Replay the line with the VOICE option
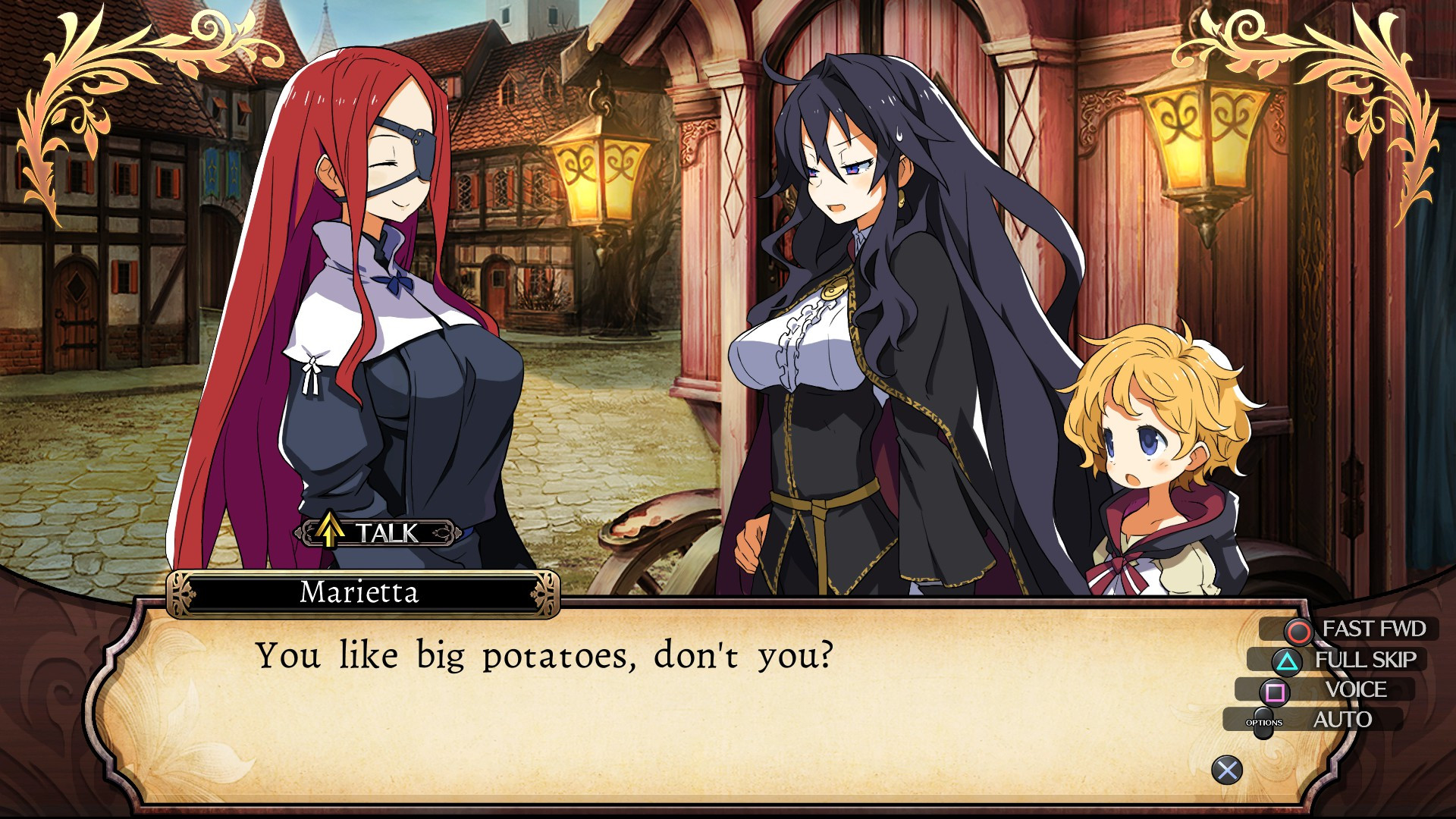The width and height of the screenshot is (1456, 819). [x=1336, y=690]
